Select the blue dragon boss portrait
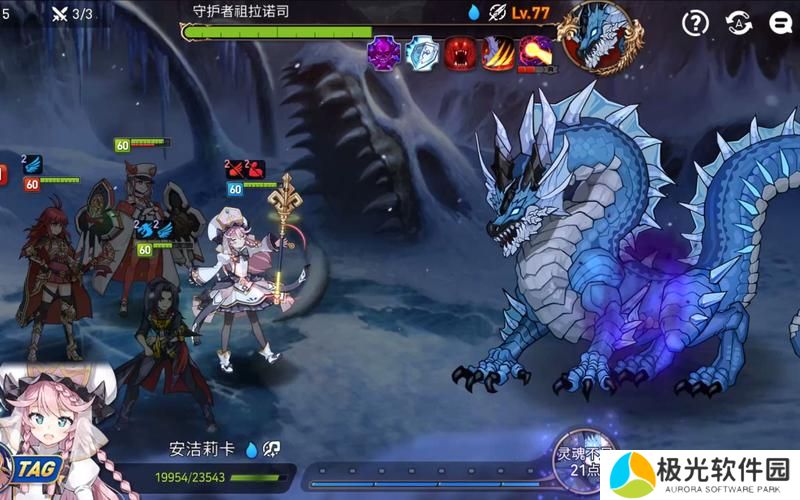The width and height of the screenshot is (800, 500). [x=597, y=37]
